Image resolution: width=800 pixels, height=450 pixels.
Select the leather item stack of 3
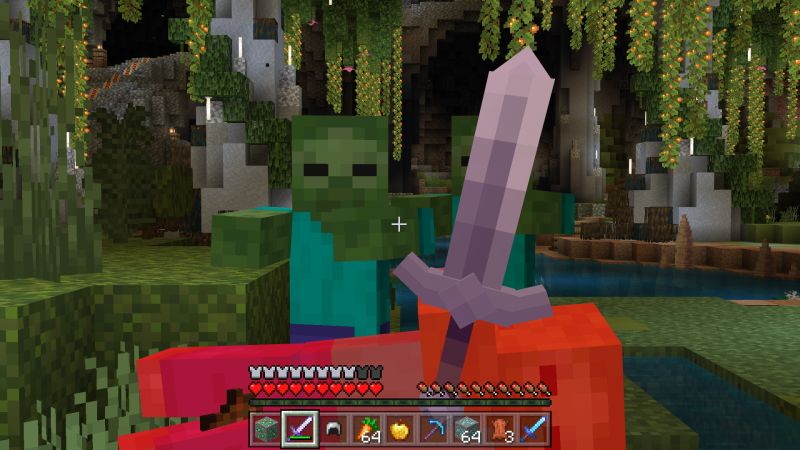(499, 429)
